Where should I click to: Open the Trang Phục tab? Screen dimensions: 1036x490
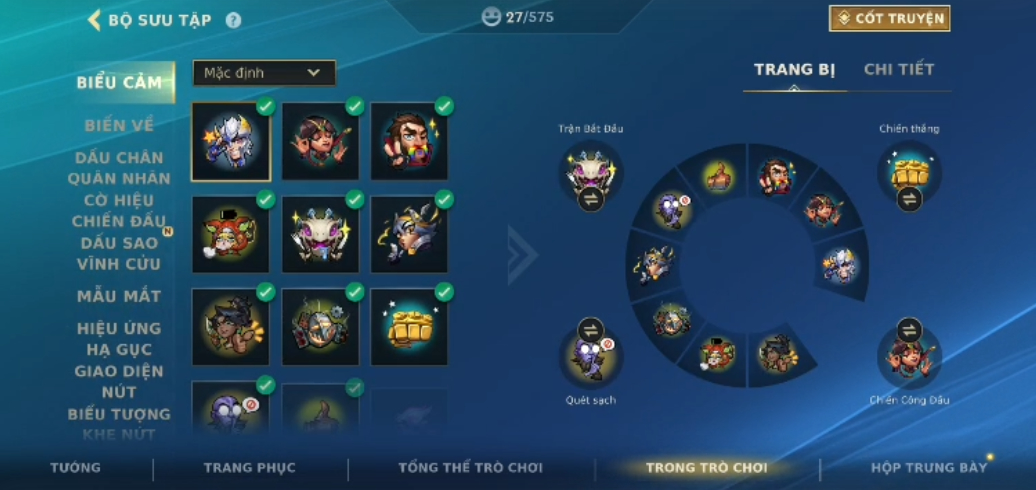[x=249, y=468]
